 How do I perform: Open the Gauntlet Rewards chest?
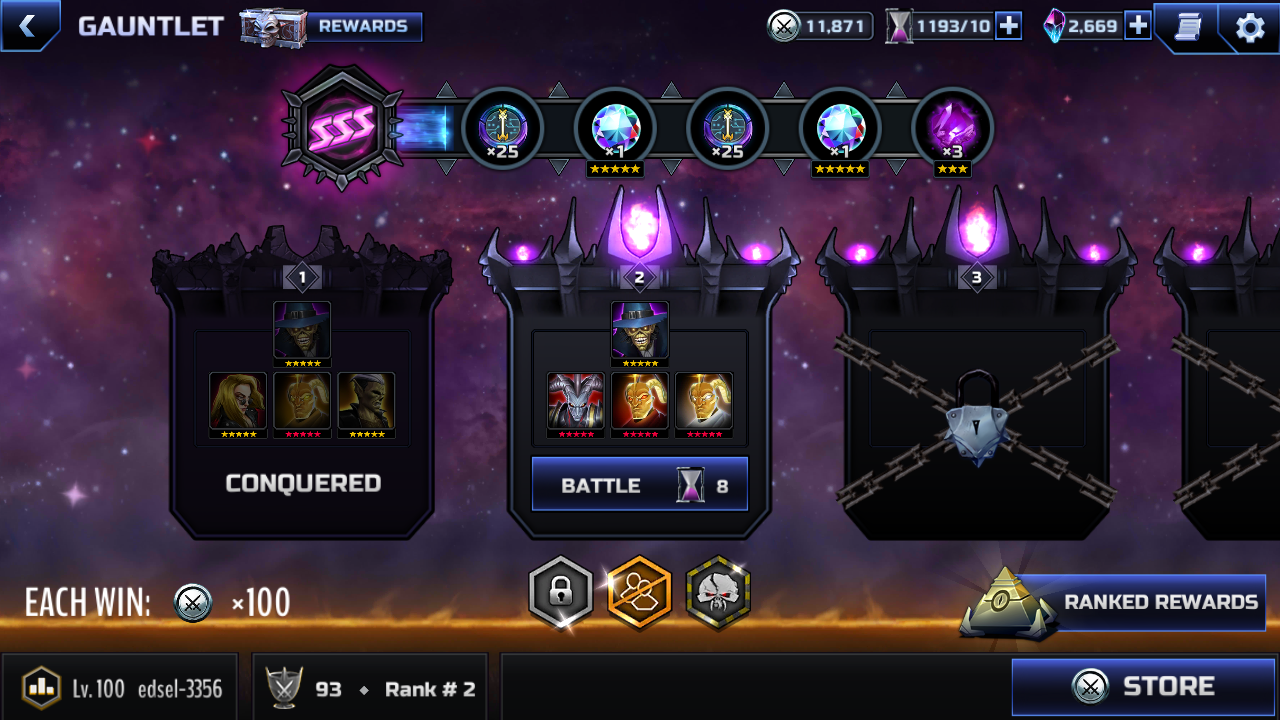[332, 27]
